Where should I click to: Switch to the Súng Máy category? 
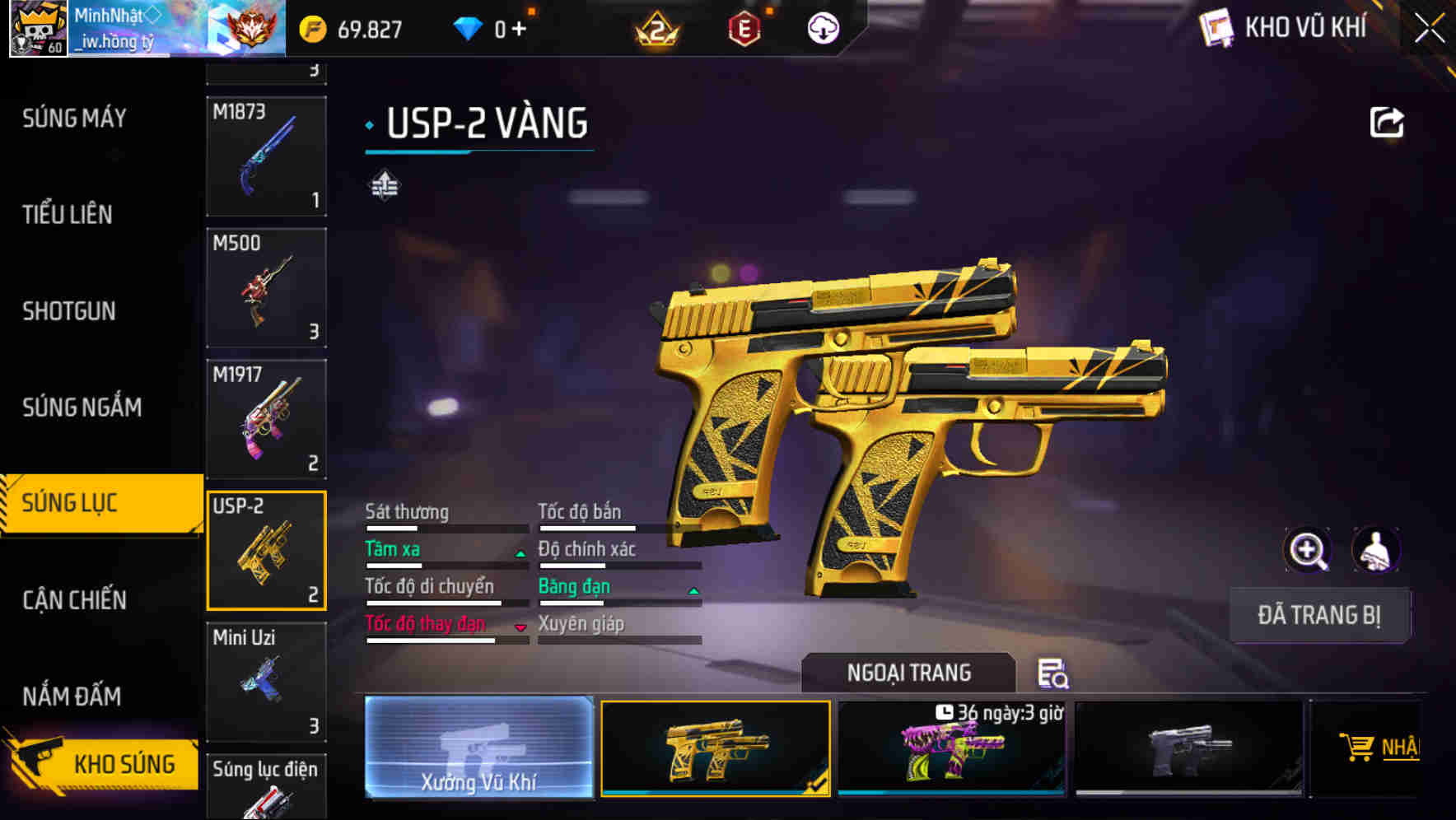74,119
